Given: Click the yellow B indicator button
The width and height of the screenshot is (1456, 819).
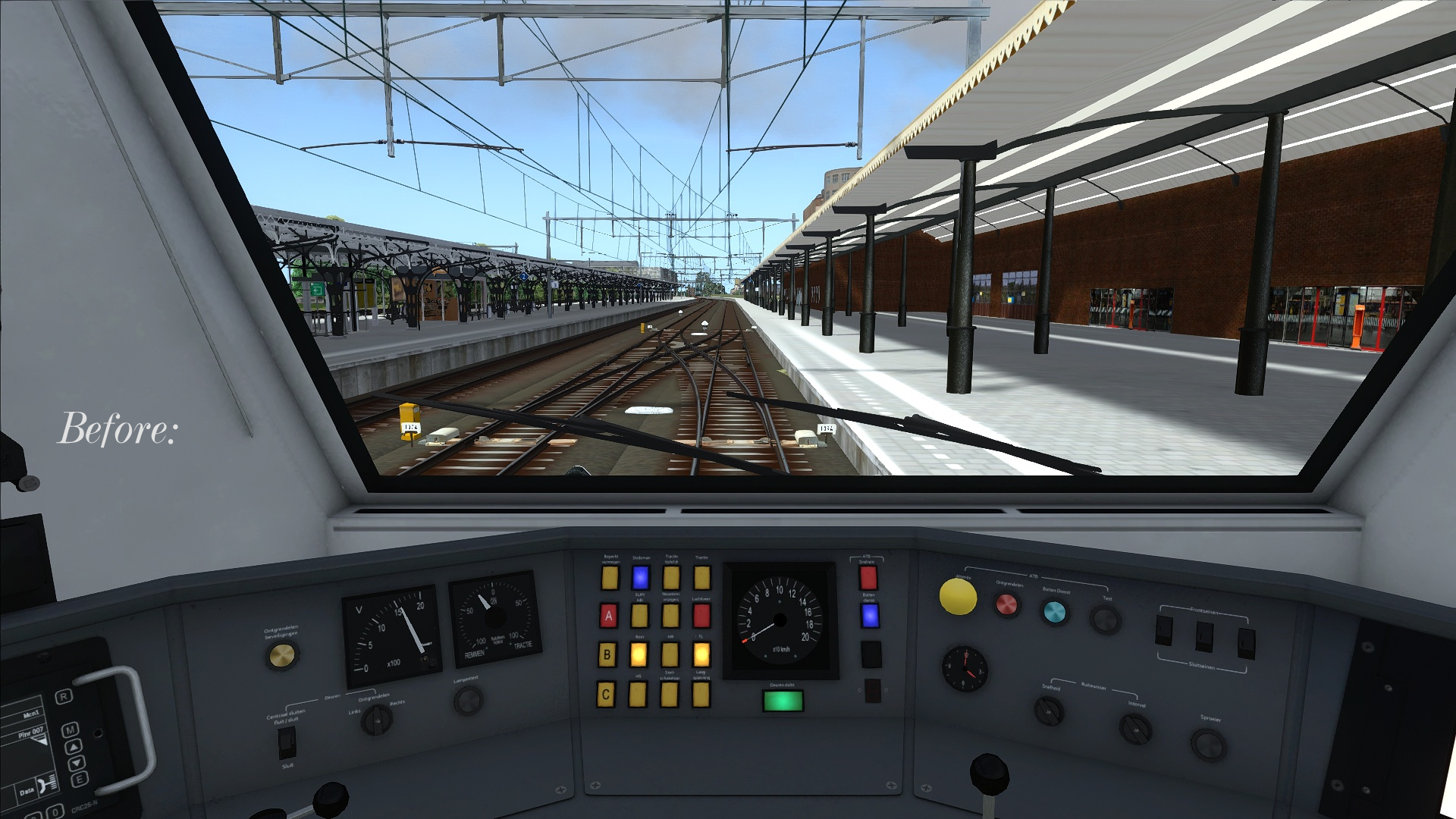Looking at the screenshot, I should tap(607, 654).
